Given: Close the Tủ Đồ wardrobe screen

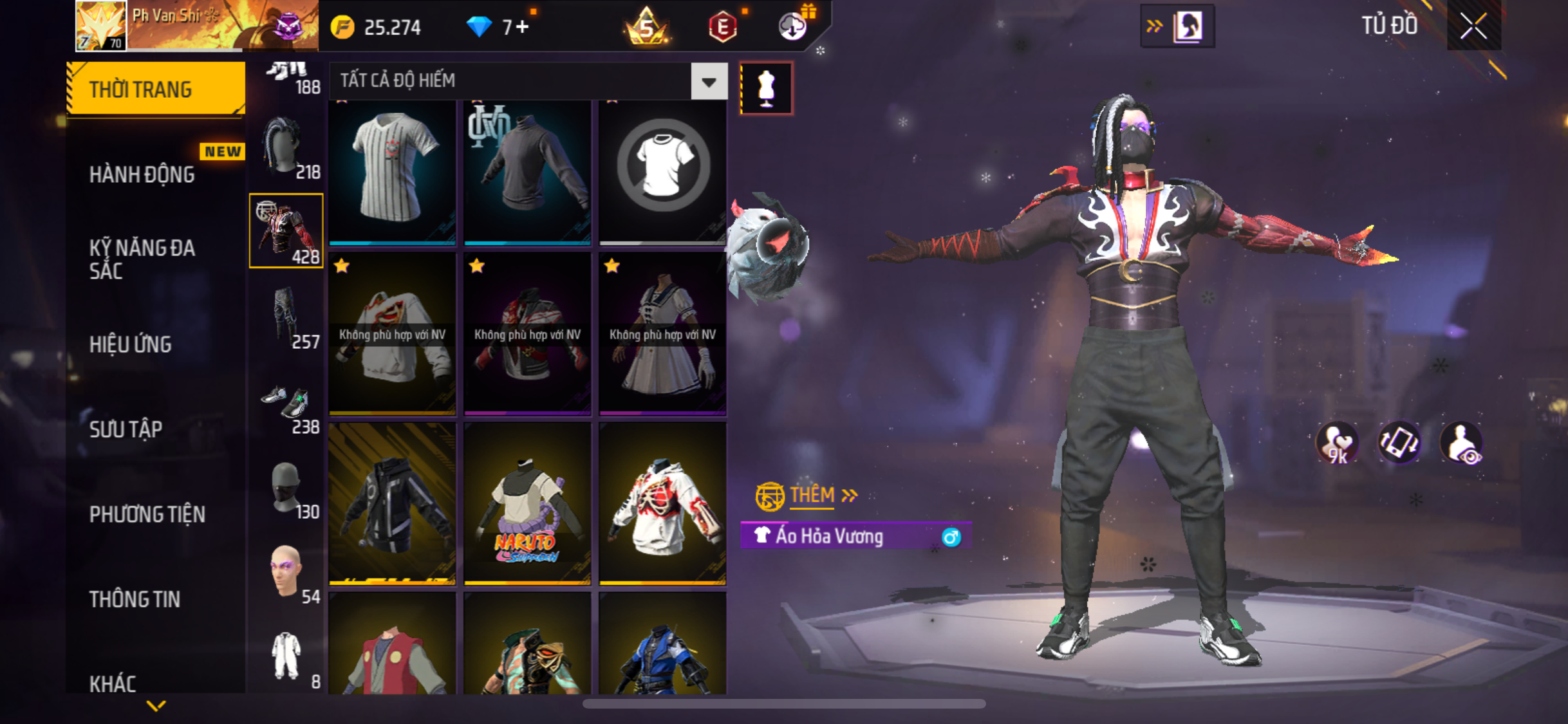Looking at the screenshot, I should [1473, 26].
